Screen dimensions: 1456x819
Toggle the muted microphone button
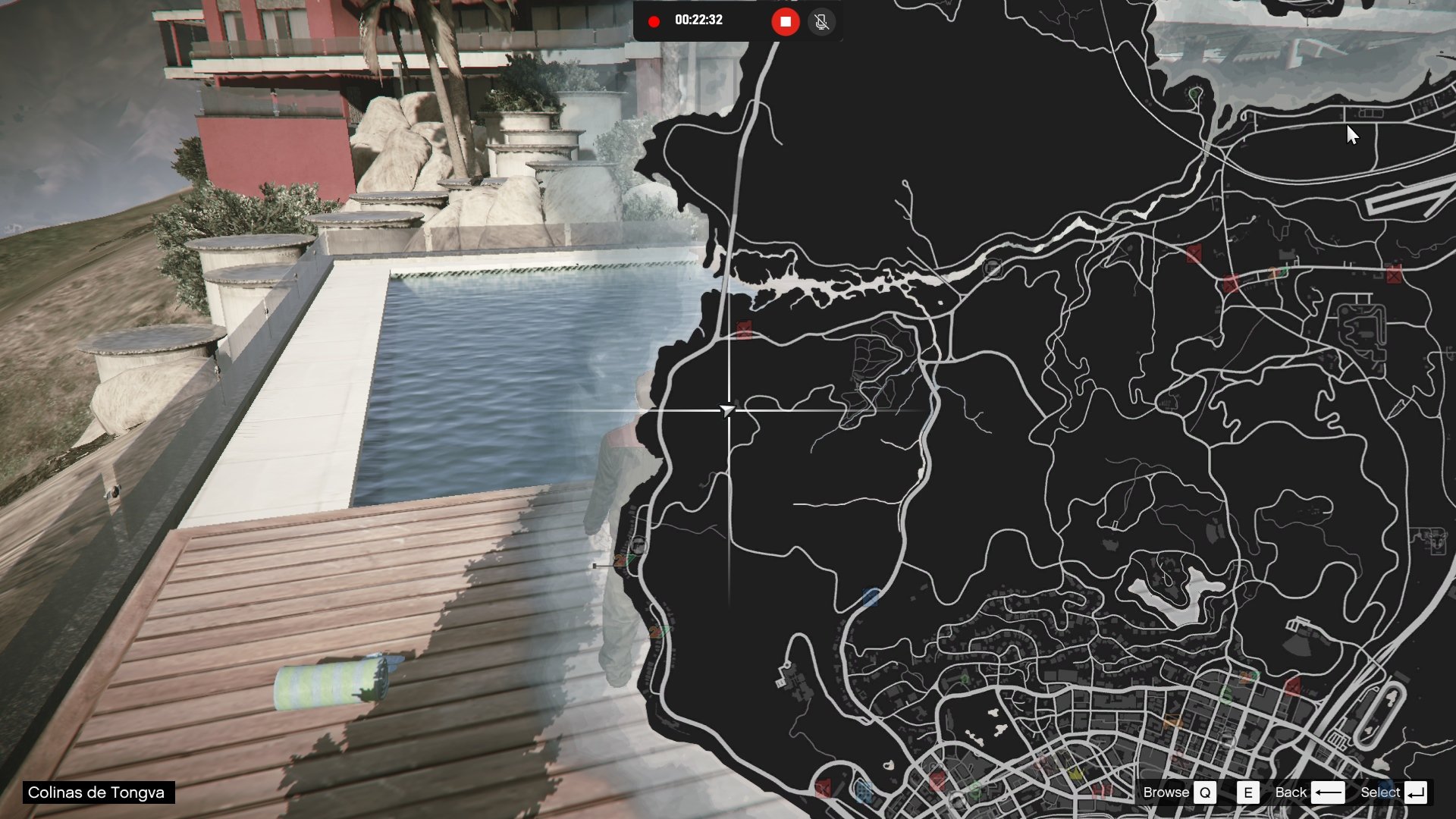tap(821, 21)
